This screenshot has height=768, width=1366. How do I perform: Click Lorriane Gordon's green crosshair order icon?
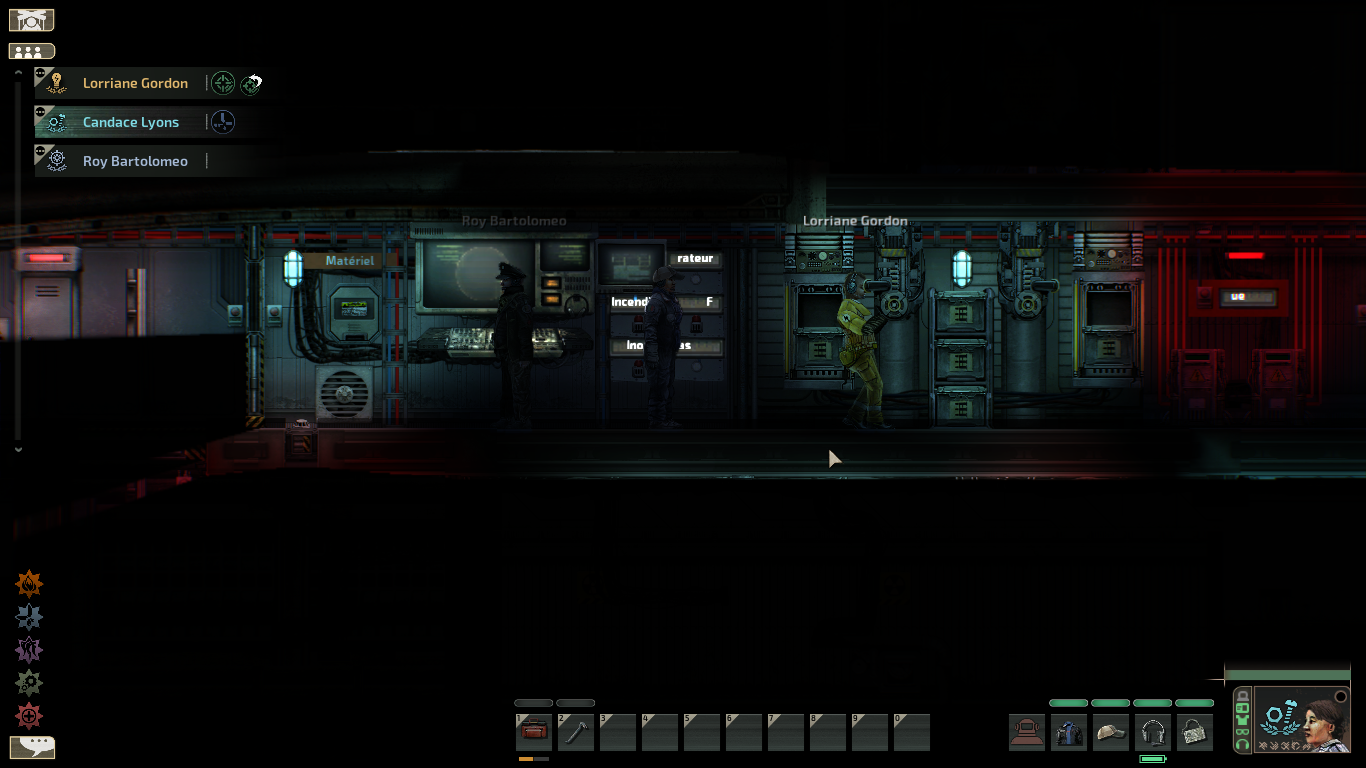[x=223, y=84]
